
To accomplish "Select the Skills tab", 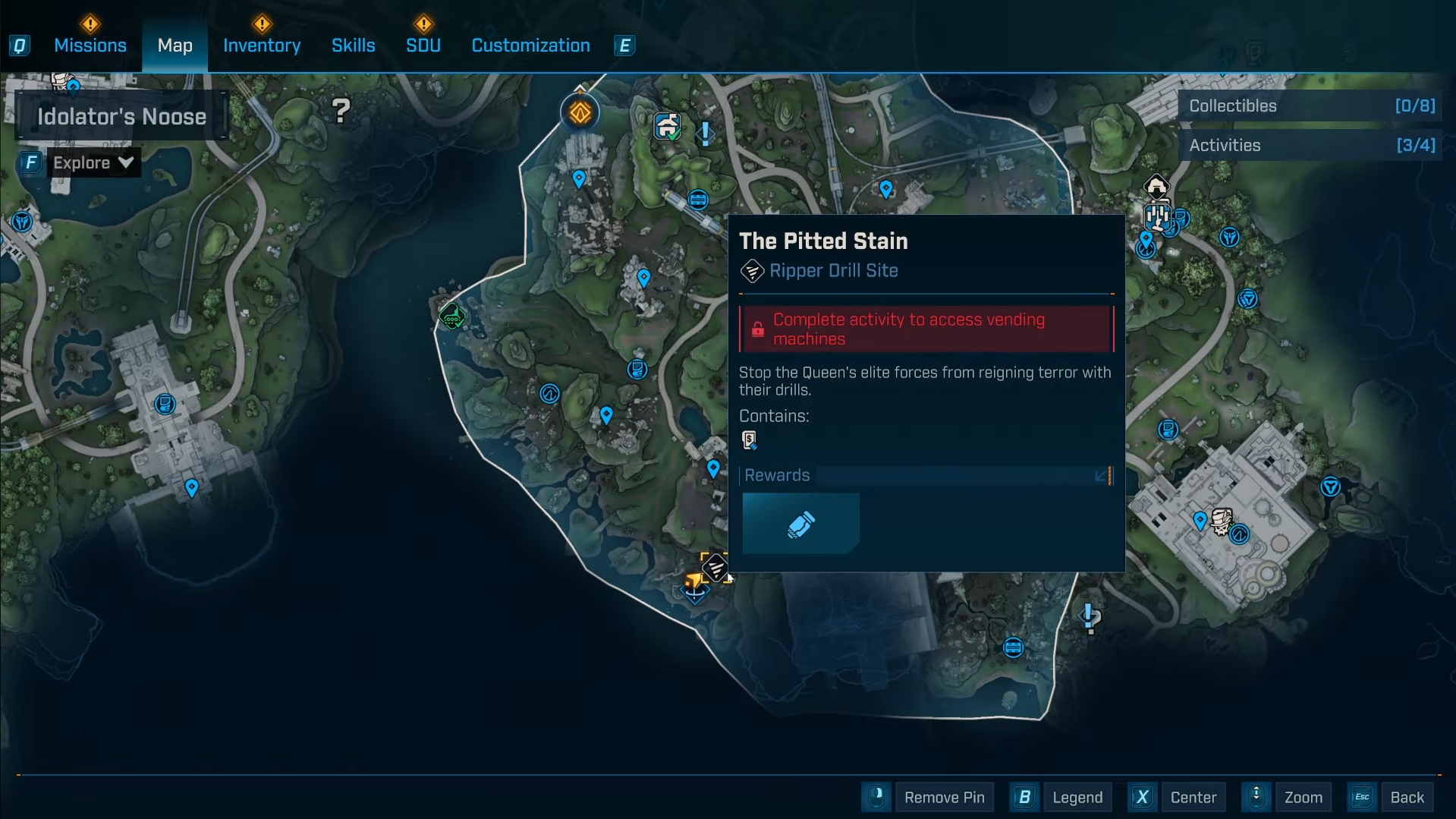I will pos(353,46).
